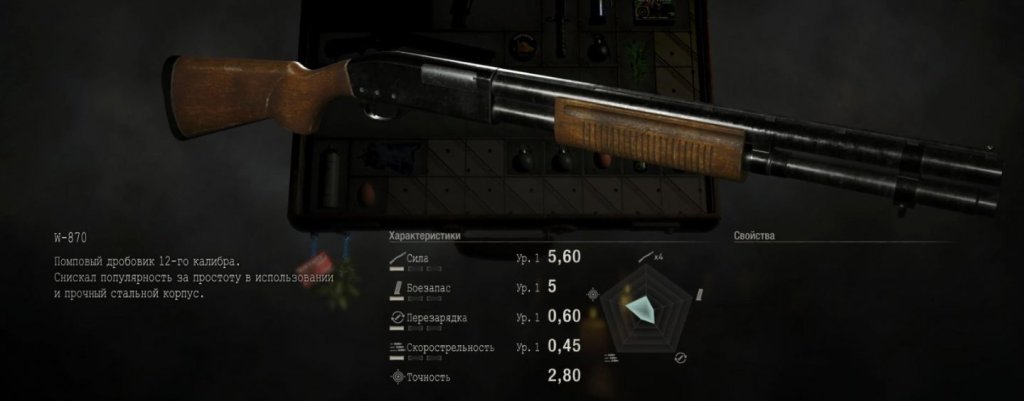Viewport: 1024px width, 401px height.
Task: Open the Свойства section
Action: click(x=754, y=236)
